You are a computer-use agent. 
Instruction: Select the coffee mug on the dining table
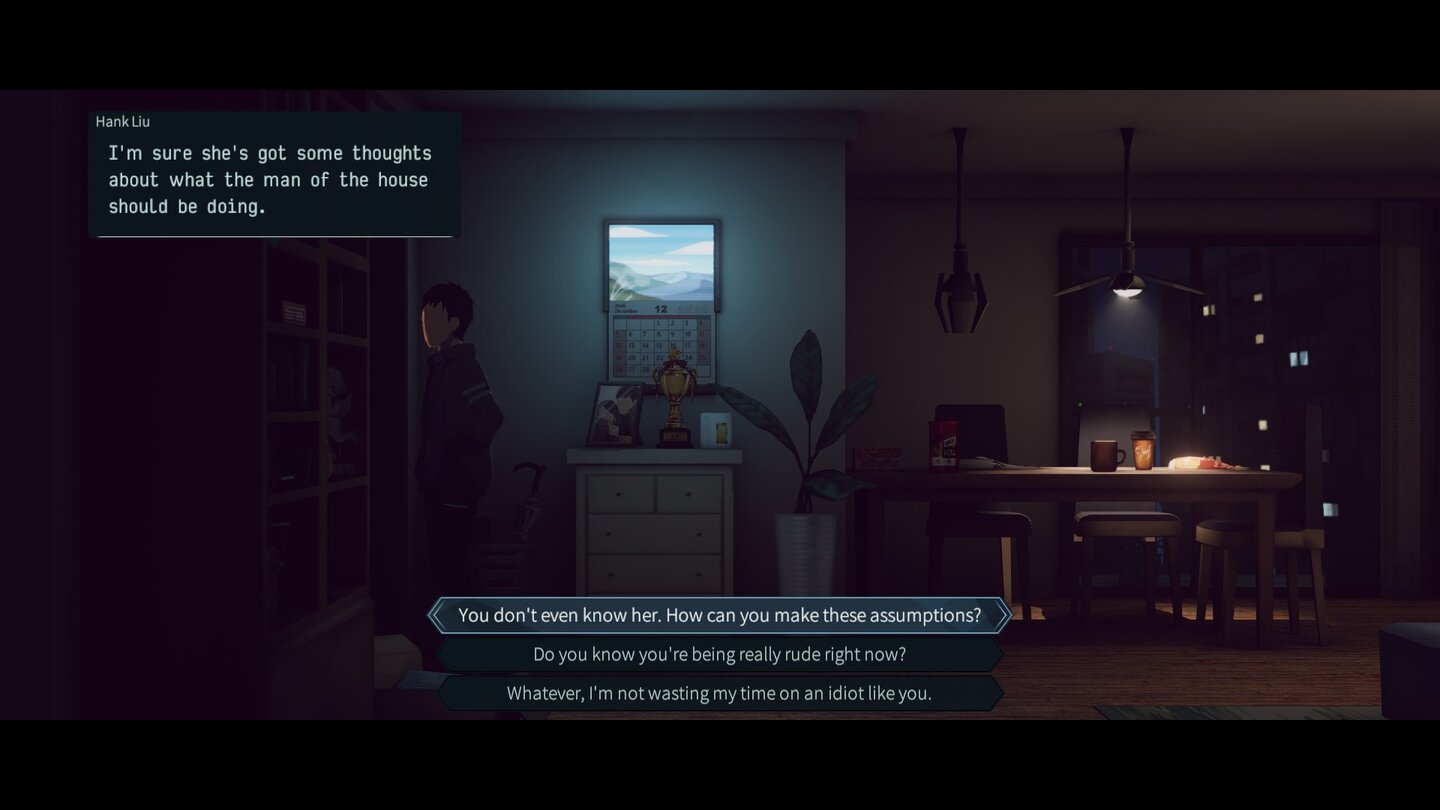(1103, 453)
